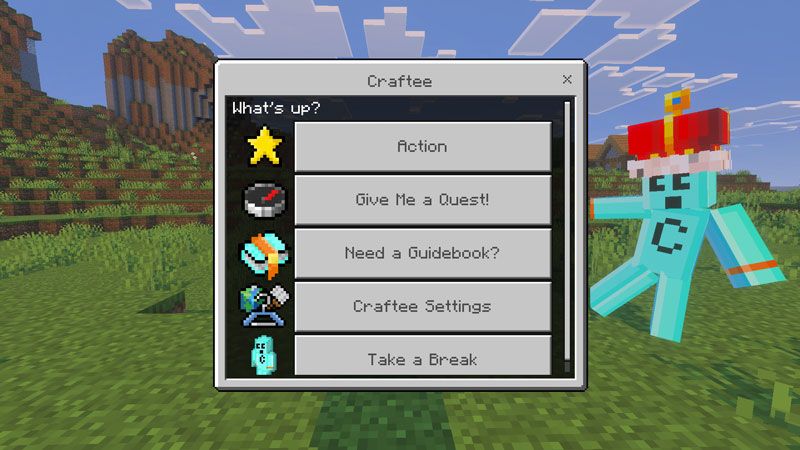
Task: Close the Craftee dialog window
Action: (567, 79)
